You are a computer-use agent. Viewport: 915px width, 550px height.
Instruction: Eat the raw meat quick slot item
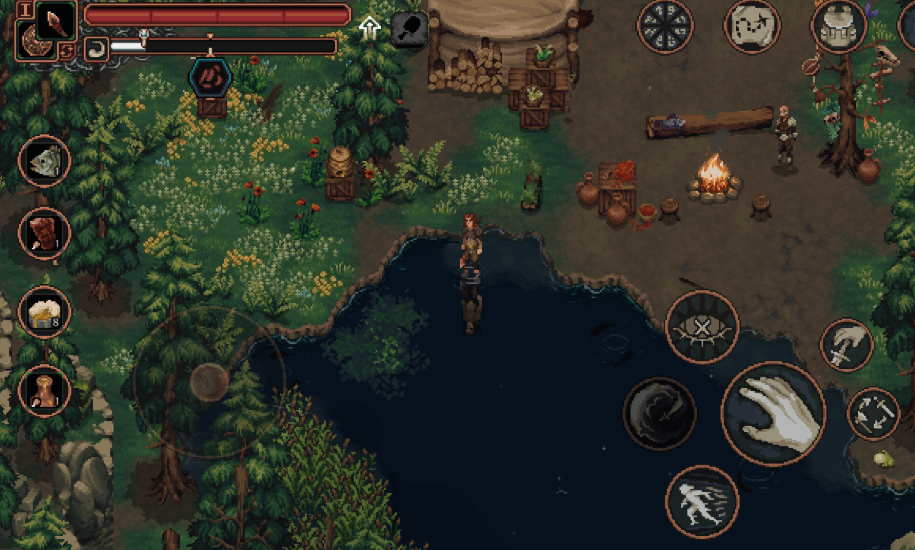click(x=44, y=234)
